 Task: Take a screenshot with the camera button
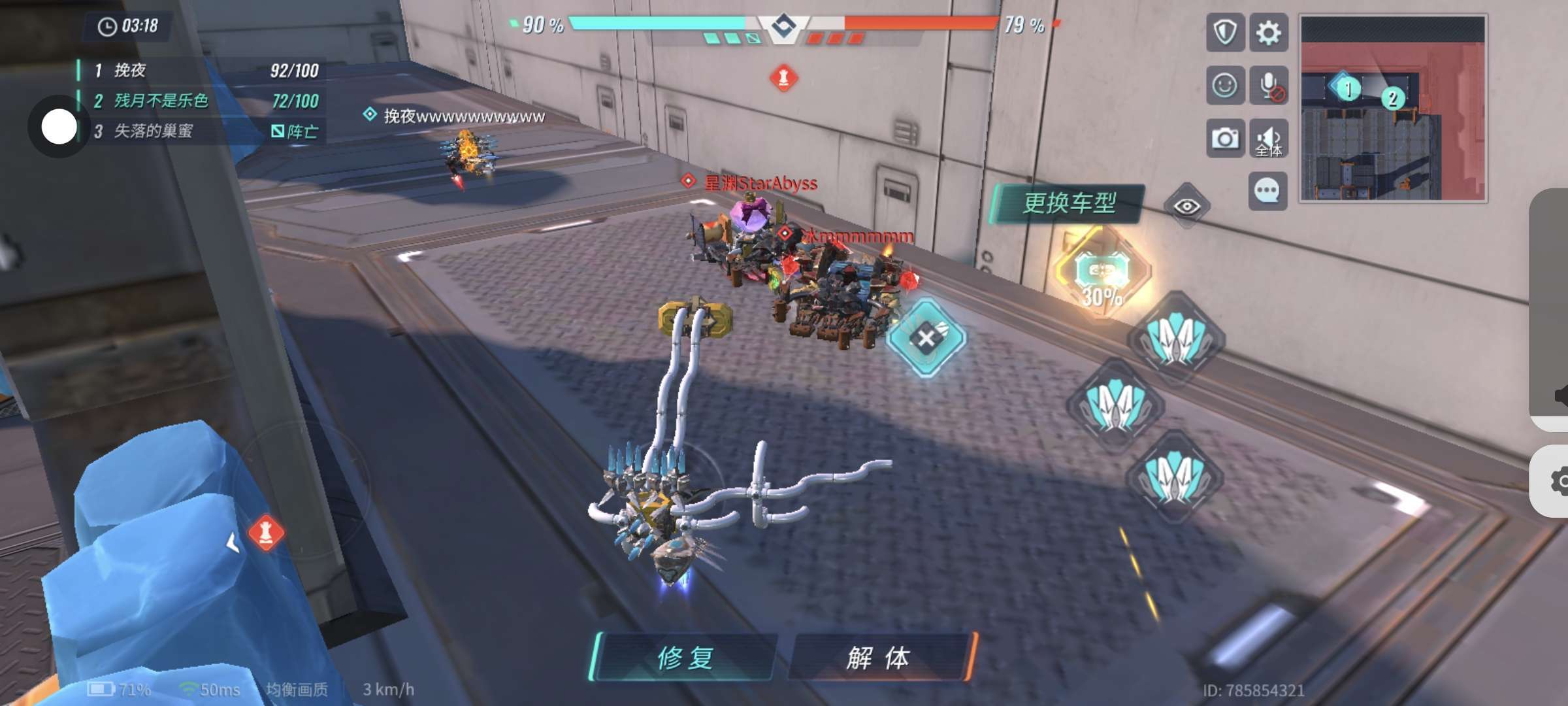(1224, 139)
